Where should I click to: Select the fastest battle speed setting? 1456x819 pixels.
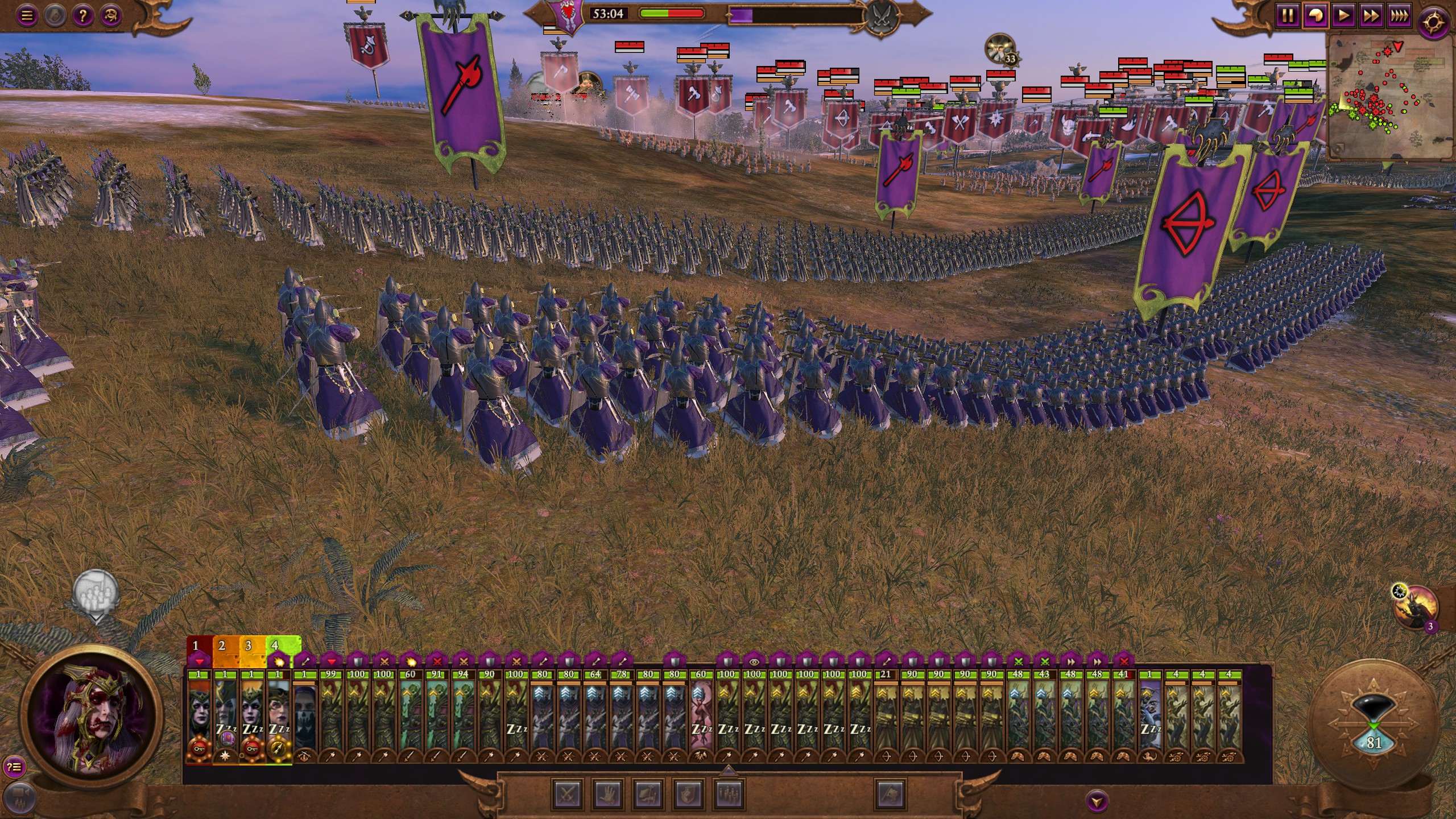coord(1399,15)
